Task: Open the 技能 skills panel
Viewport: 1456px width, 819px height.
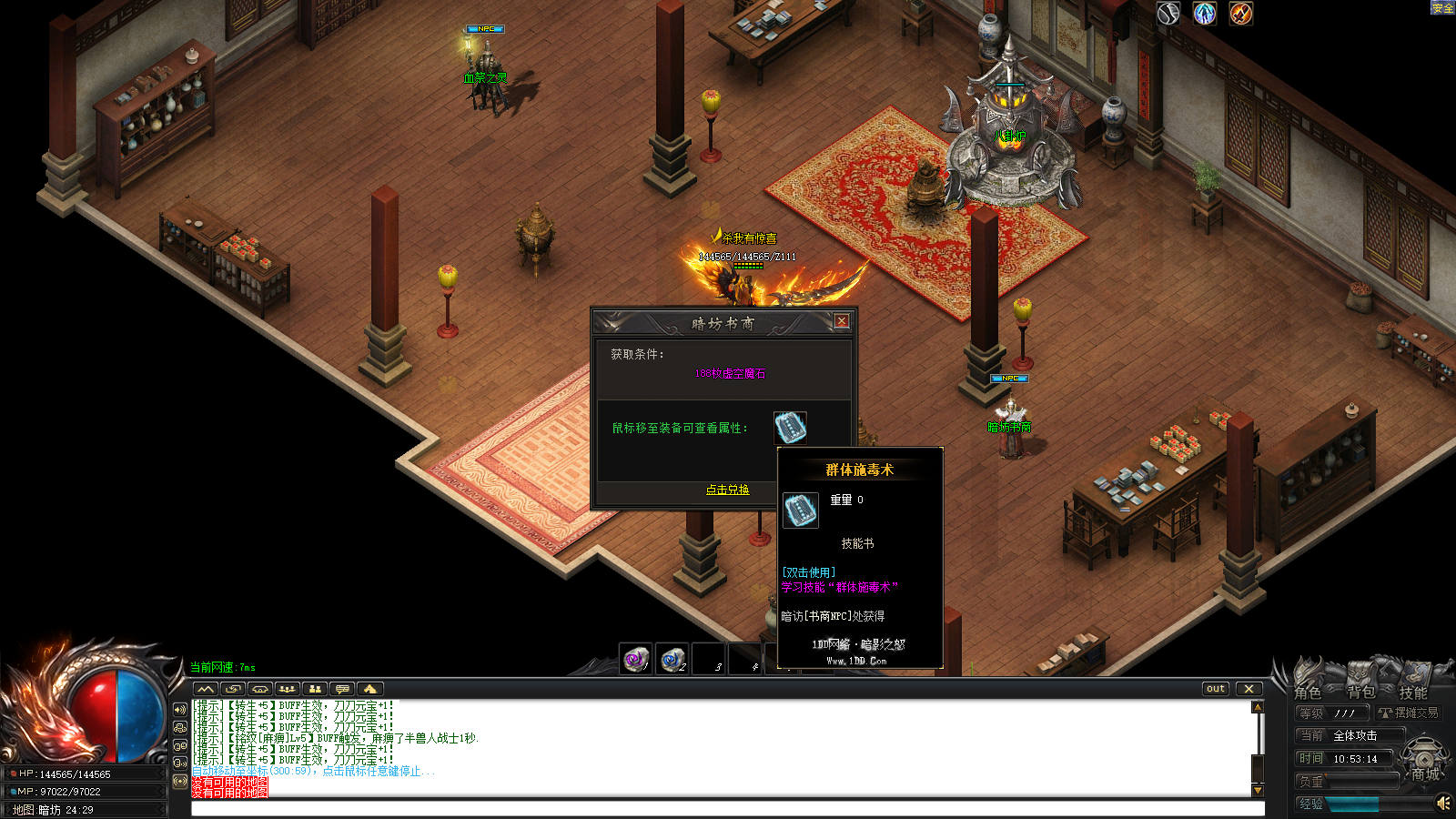Action: tap(1412, 692)
